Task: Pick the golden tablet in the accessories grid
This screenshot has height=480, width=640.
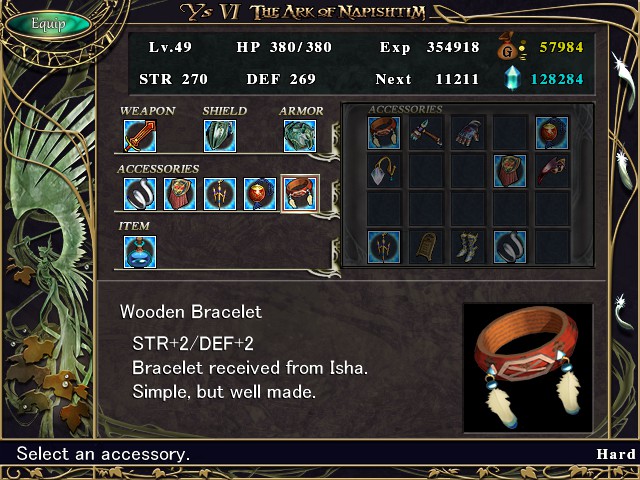Action: pos(425,246)
